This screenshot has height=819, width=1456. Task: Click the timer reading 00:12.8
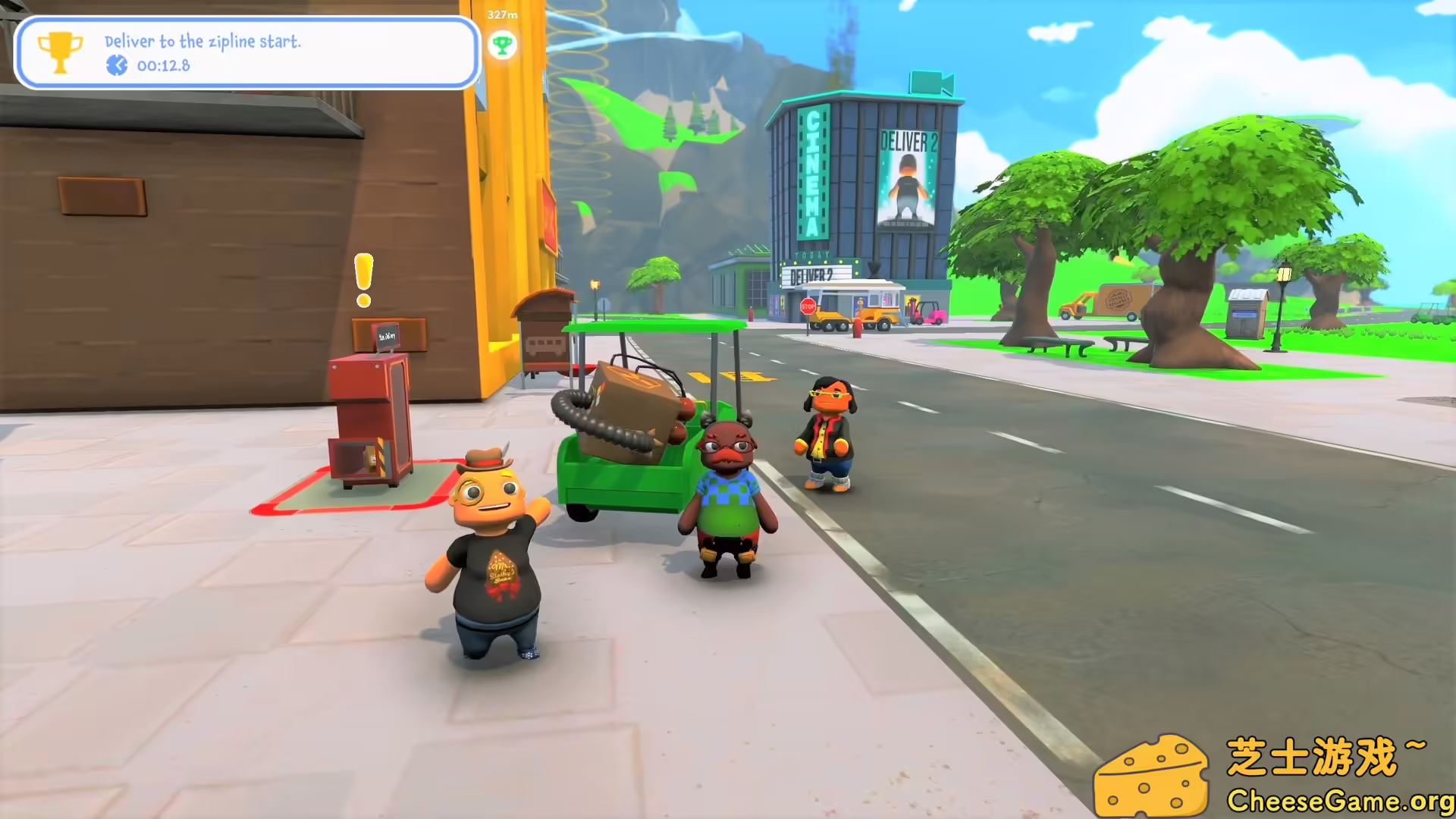pyautogui.click(x=162, y=65)
